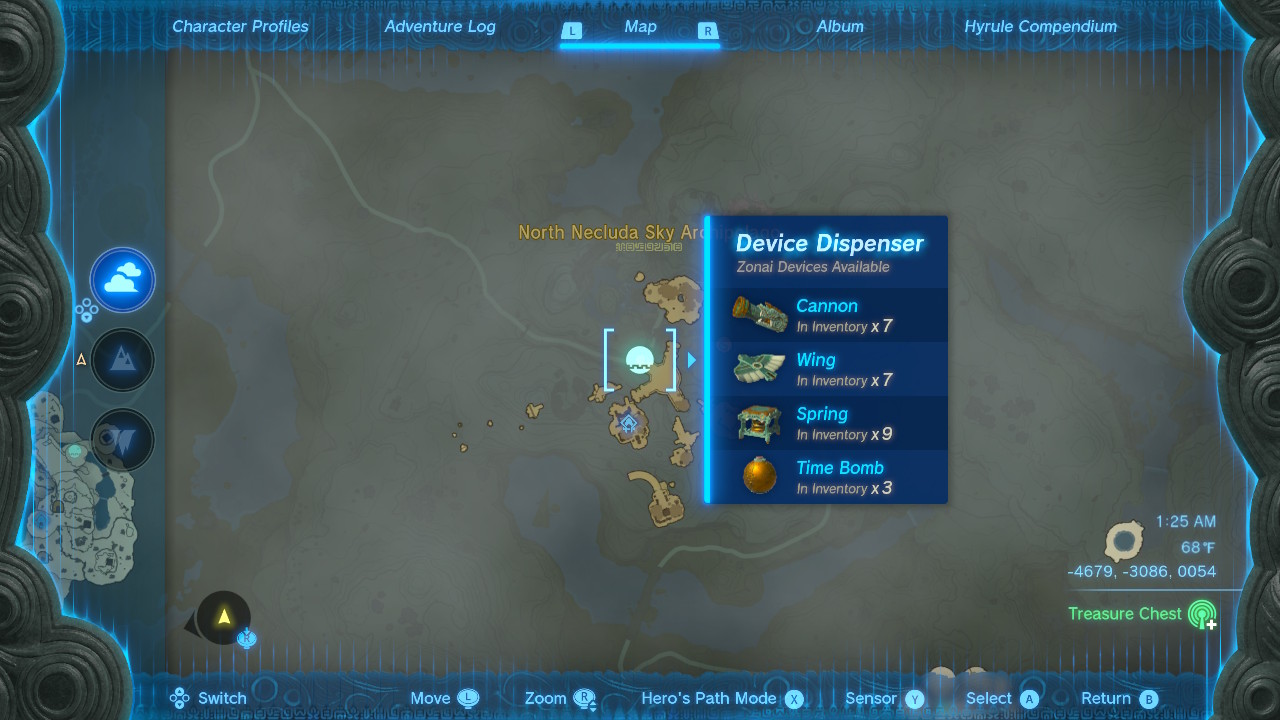This screenshot has height=720, width=1280.
Task: Select the Cannon row in Device Dispenser
Action: [x=827, y=315]
